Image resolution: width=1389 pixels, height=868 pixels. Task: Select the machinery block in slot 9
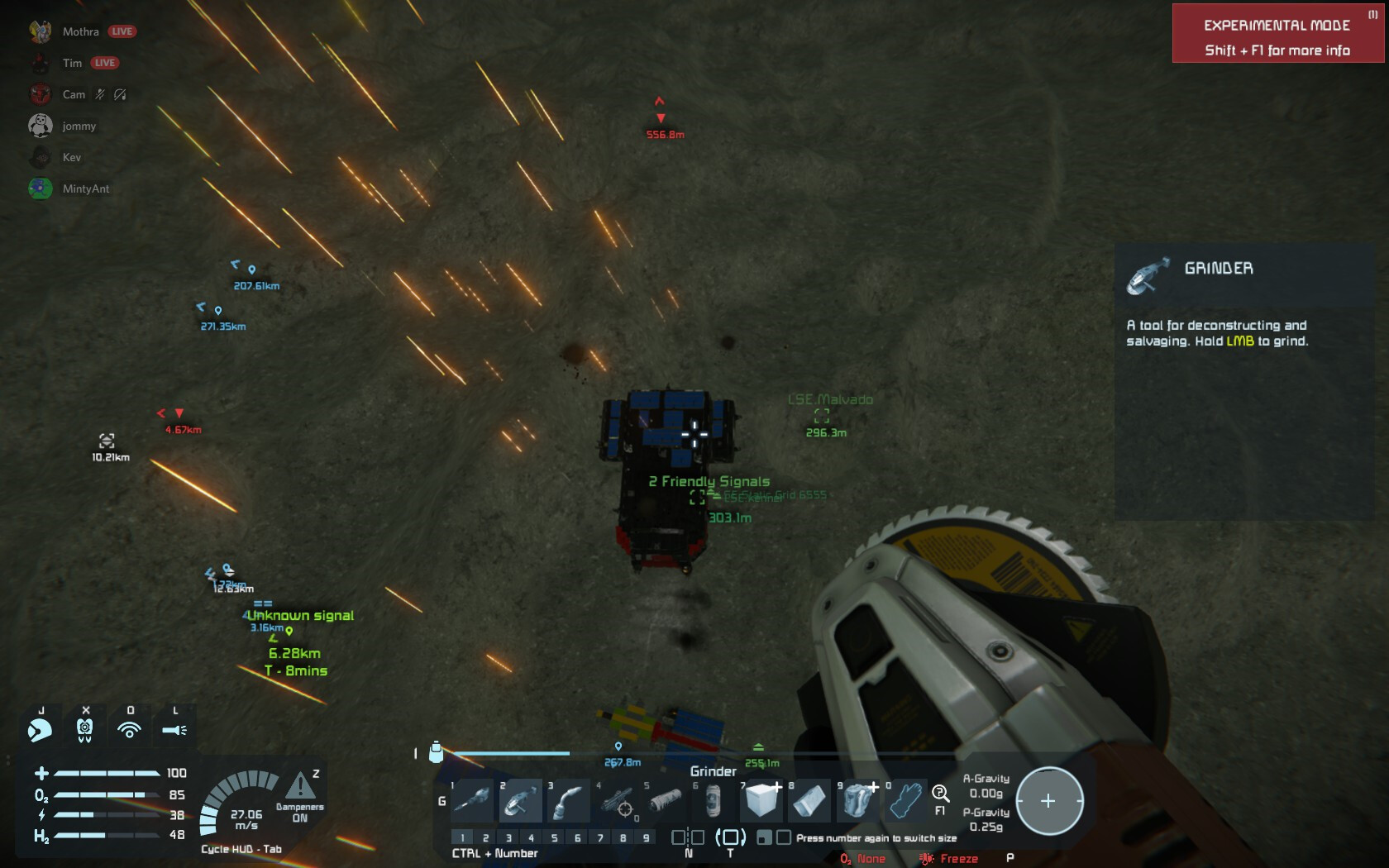pos(857,800)
